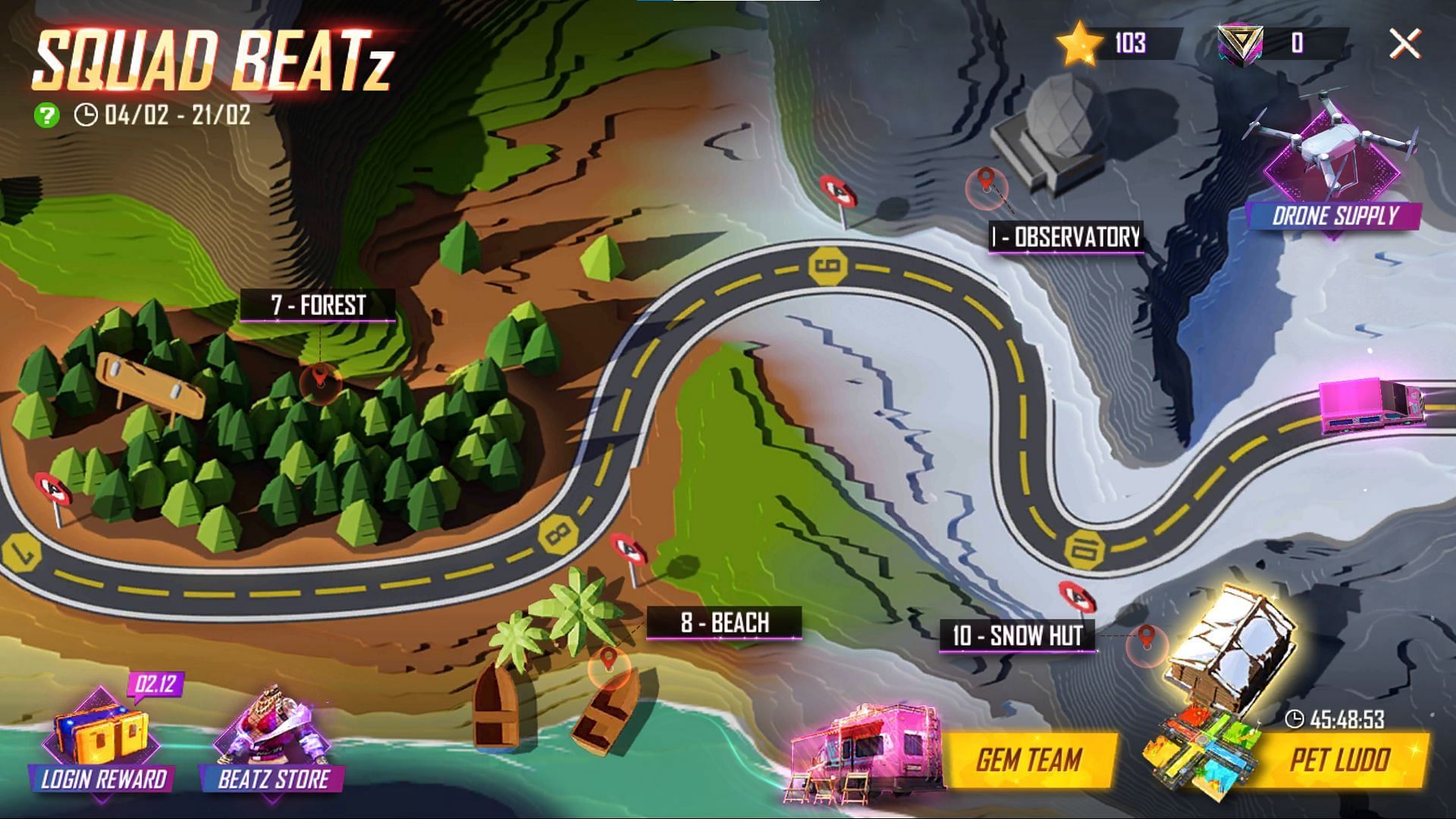
Task: Click the pink truck on the road
Action: (1371, 406)
